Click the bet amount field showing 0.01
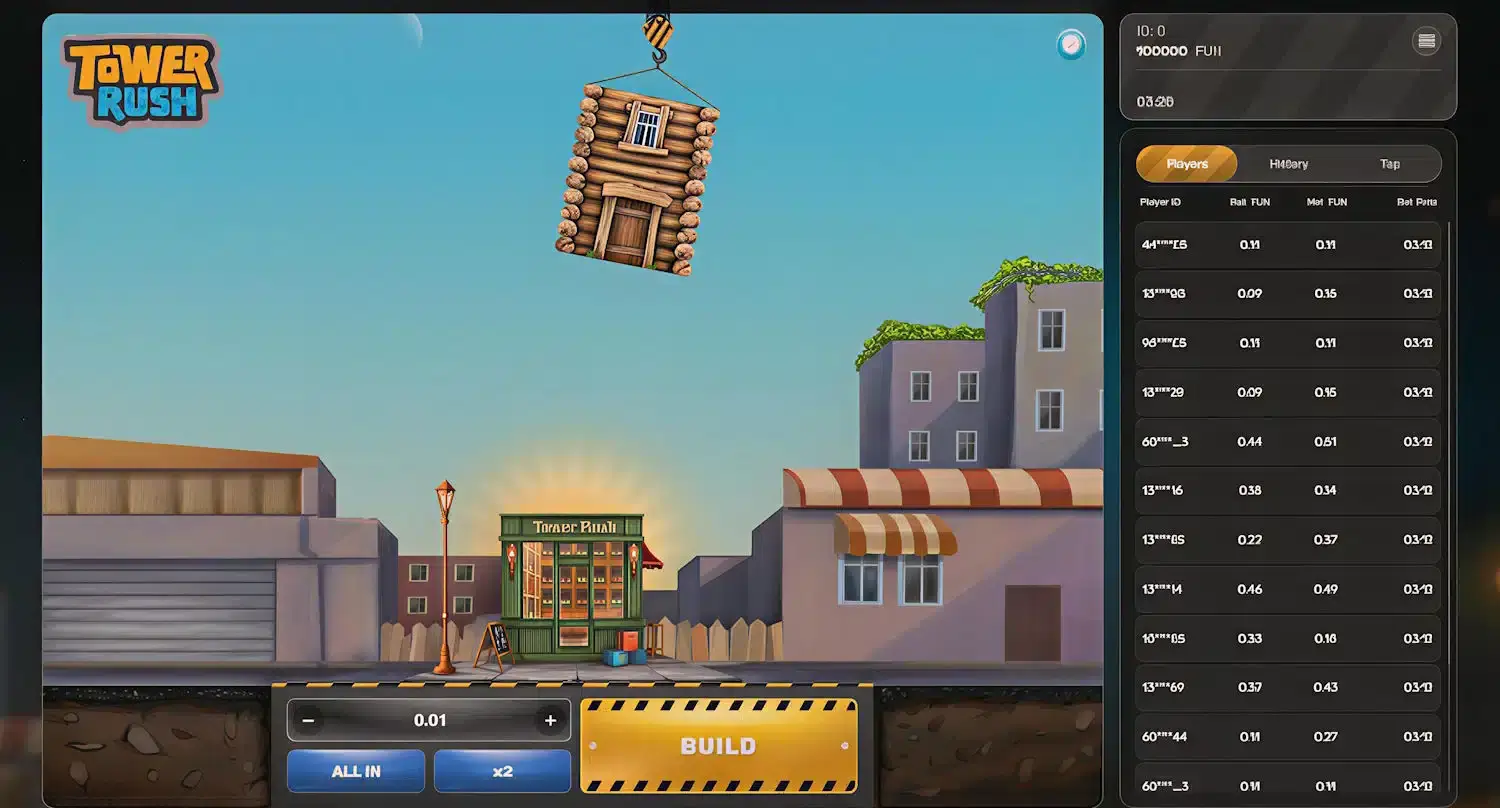This screenshot has width=1500, height=808. pyautogui.click(x=429, y=719)
